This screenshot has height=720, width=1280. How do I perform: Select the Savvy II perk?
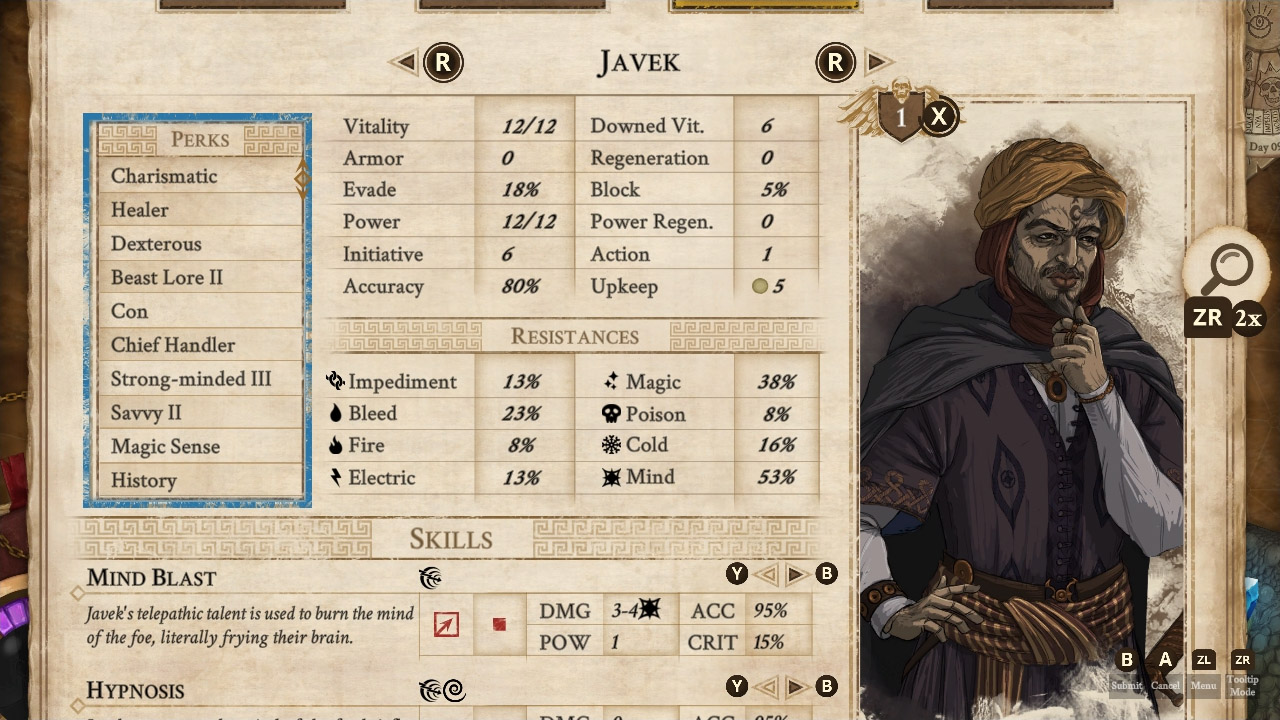point(146,413)
